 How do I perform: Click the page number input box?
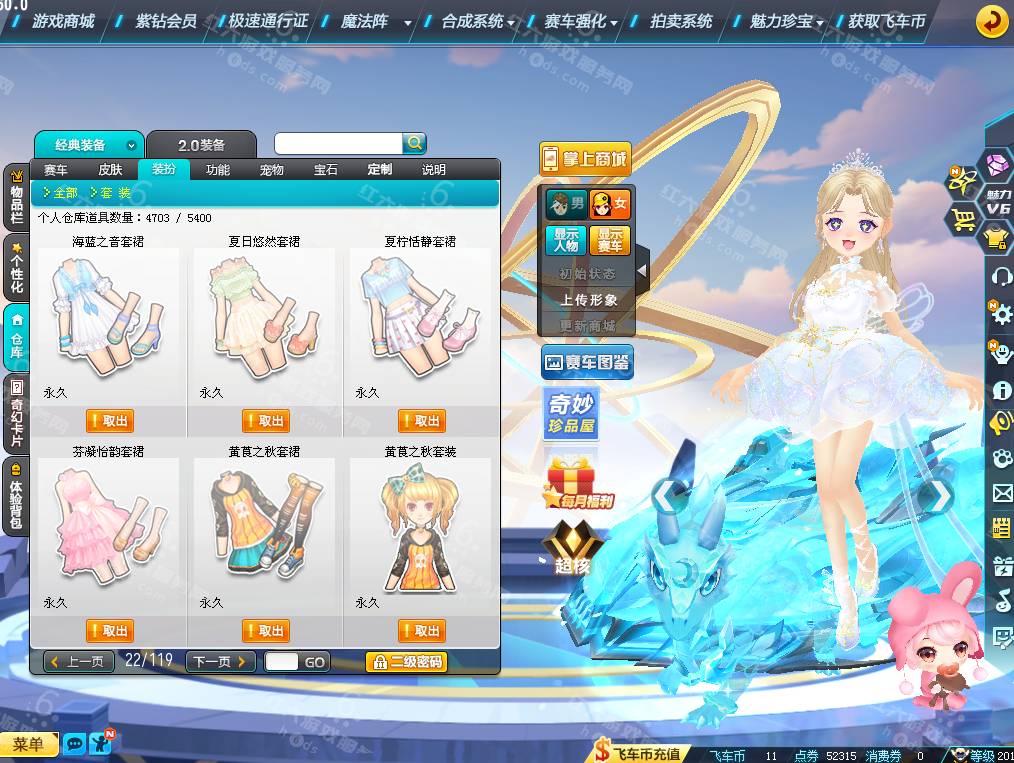(x=282, y=662)
